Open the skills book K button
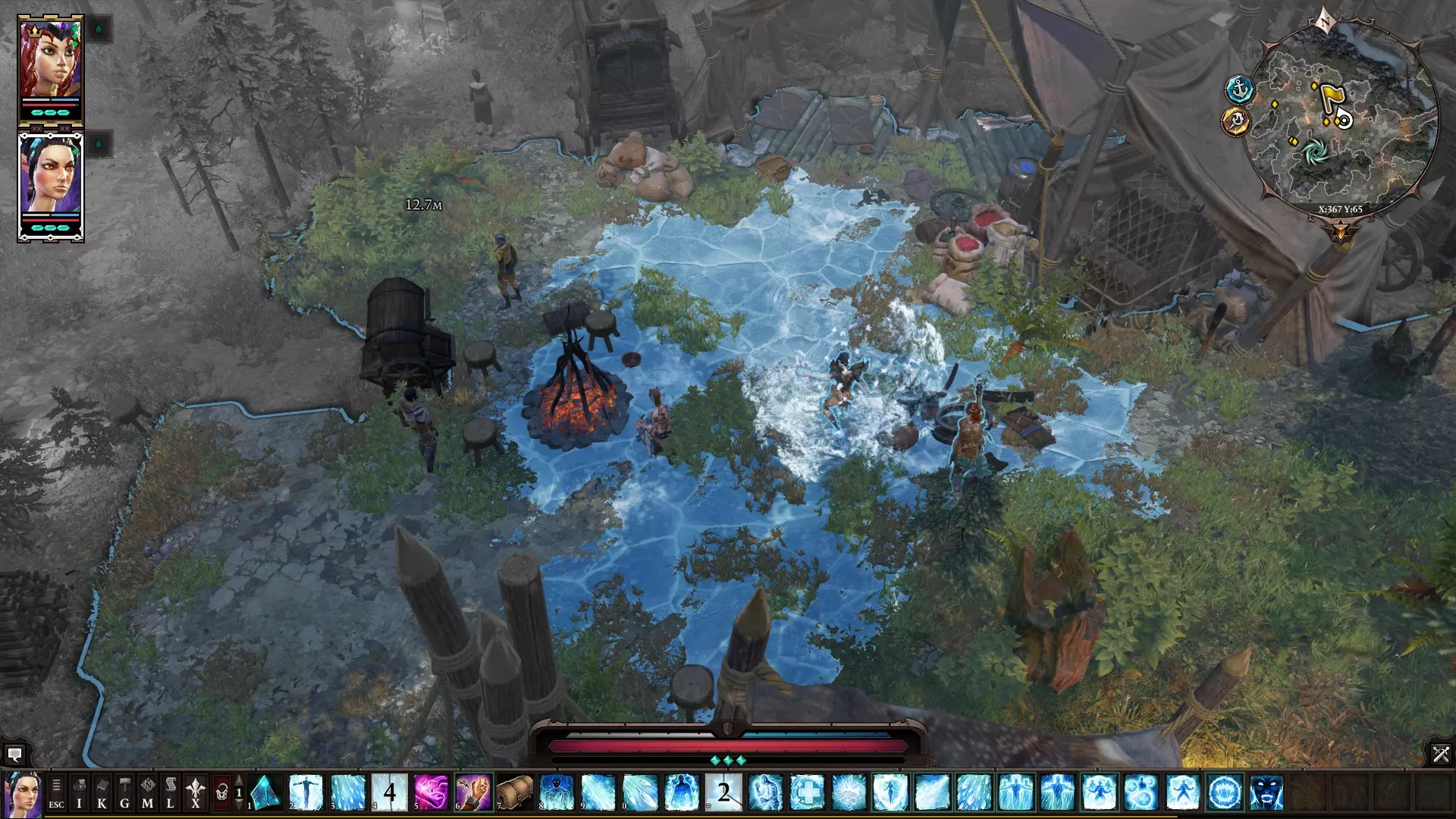Screen dimensions: 1456x819 pos(102,793)
